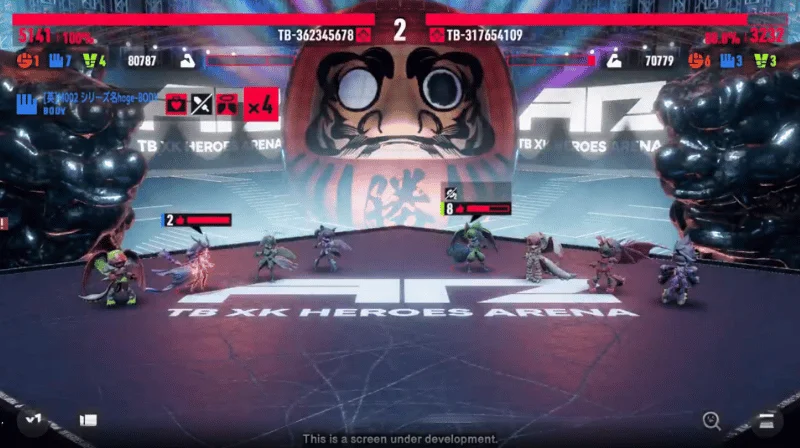Toggle the x1 battle speed button
This screenshot has height=448, width=800.
click(x=32, y=420)
